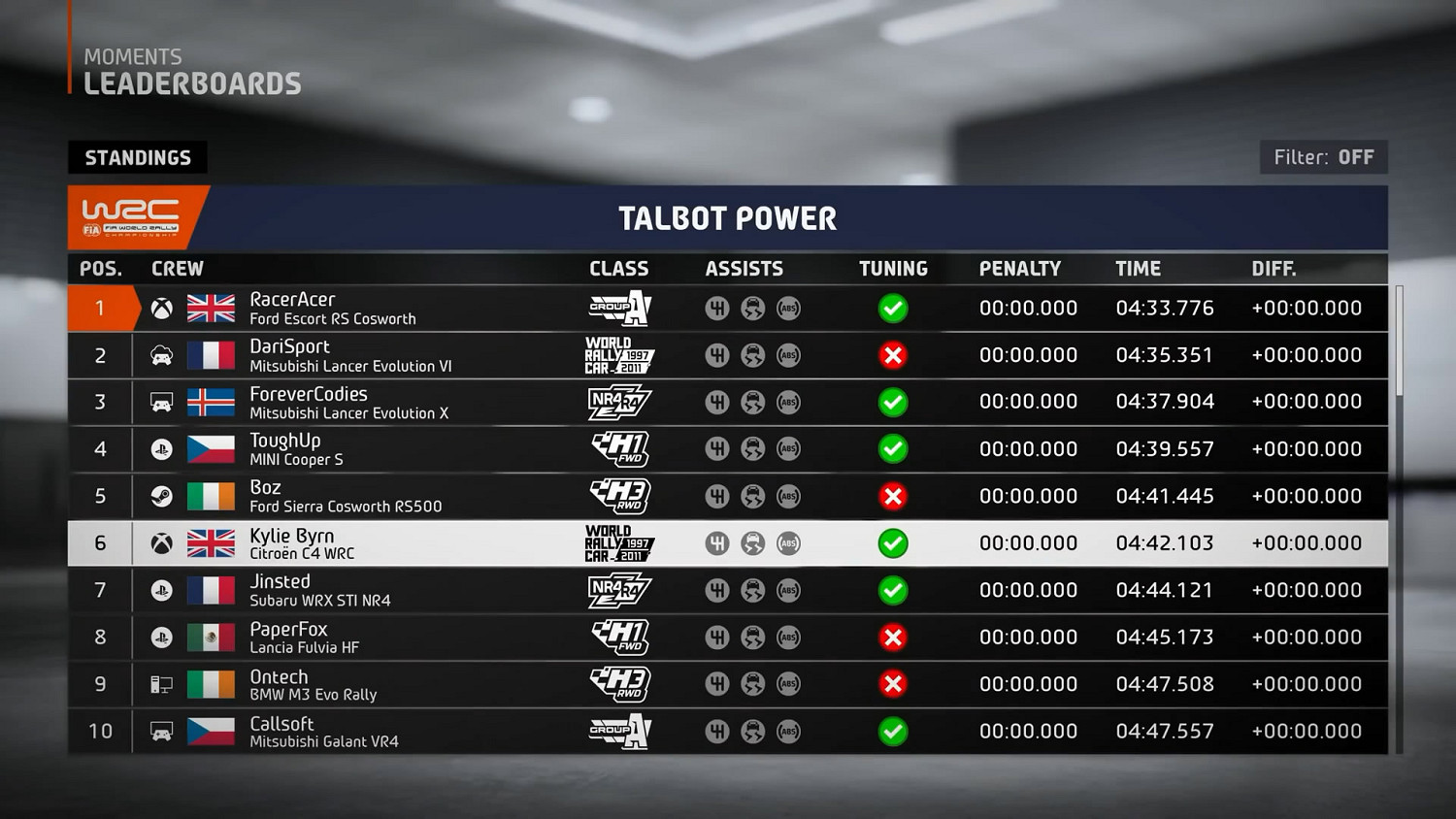Image resolution: width=1456 pixels, height=819 pixels.
Task: Click the PC platform icon beside Ontech
Action: coord(160,684)
